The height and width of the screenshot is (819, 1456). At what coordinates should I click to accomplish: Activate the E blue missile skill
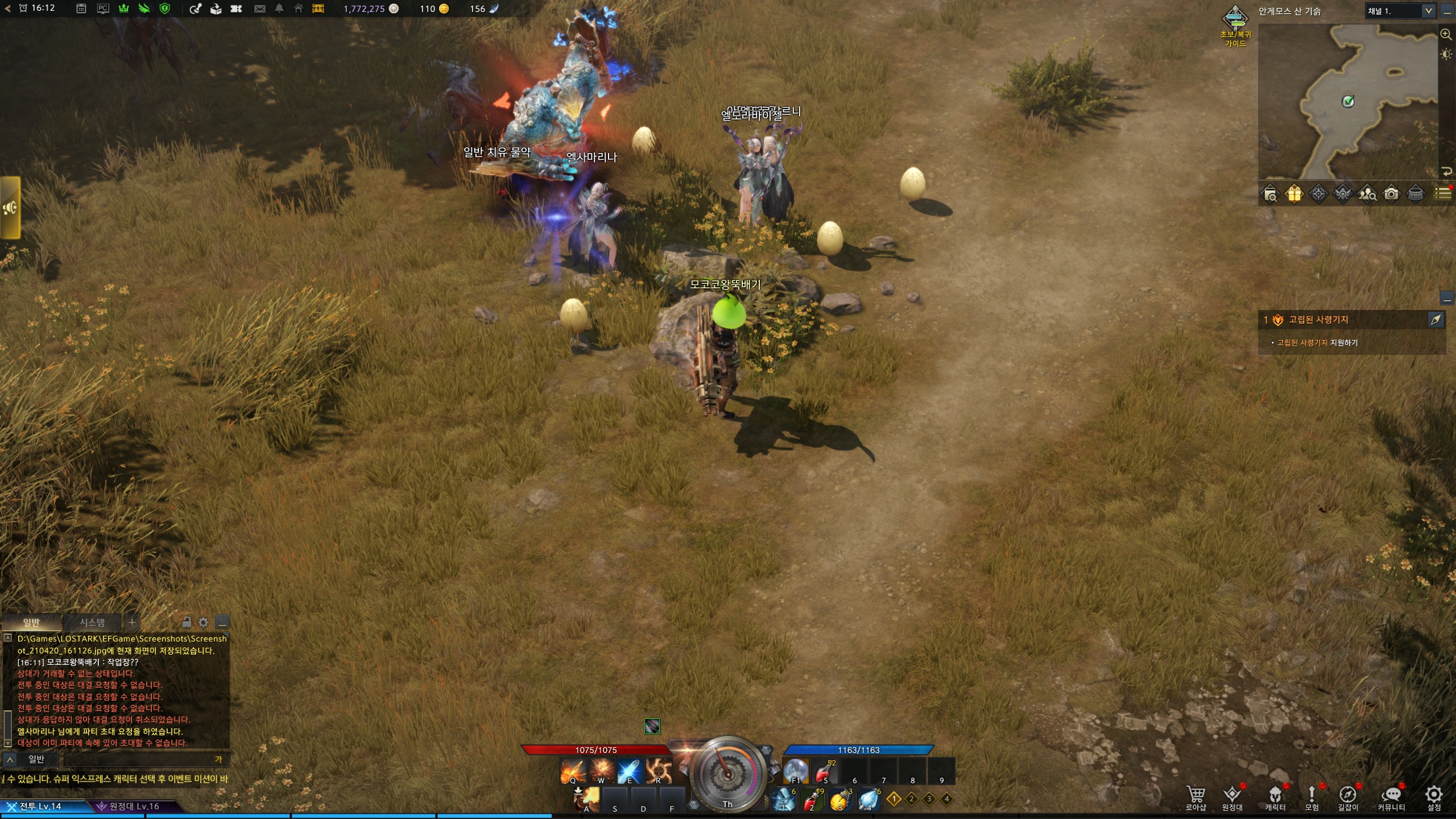(x=630, y=771)
